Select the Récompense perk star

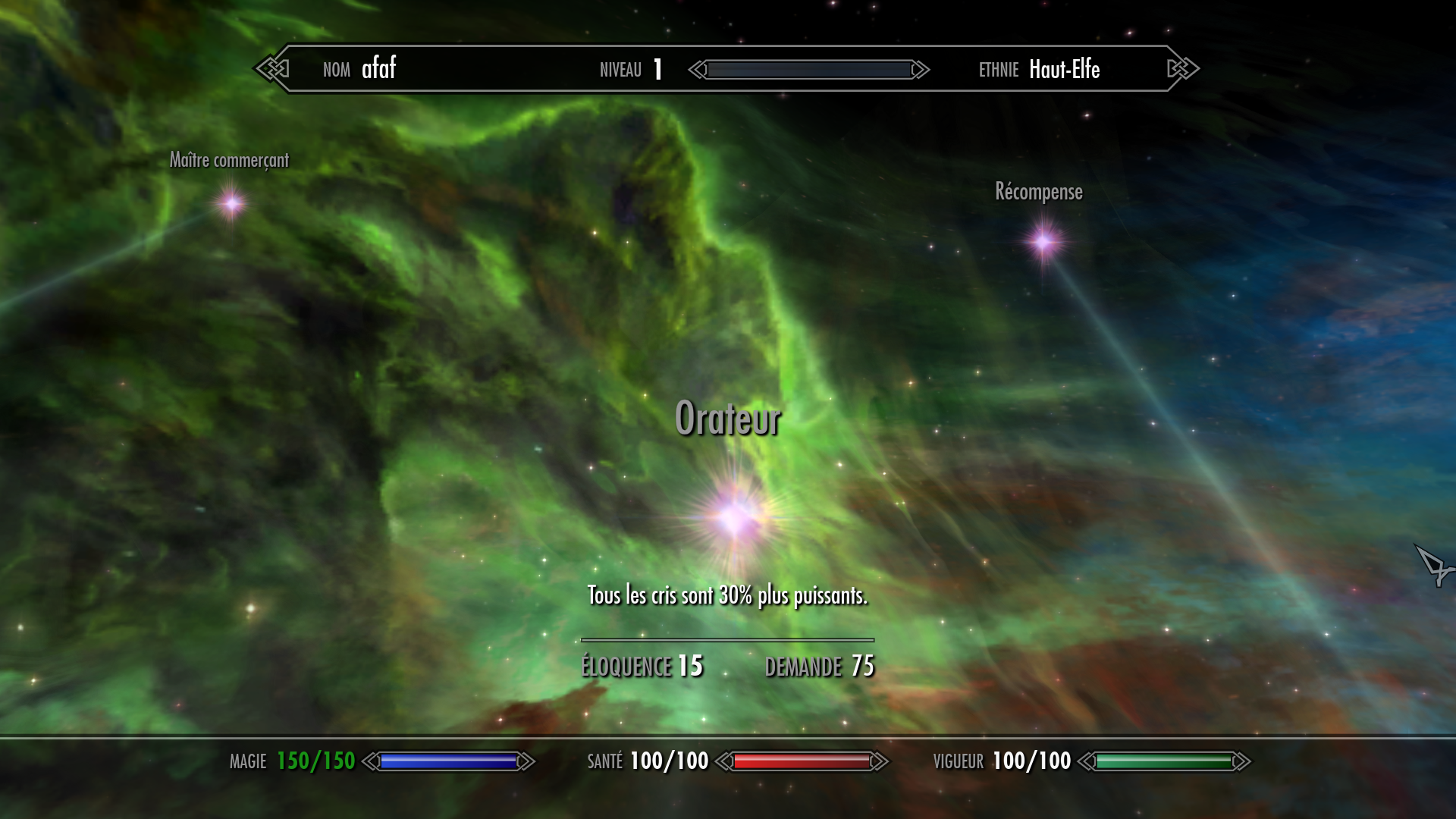point(1044,242)
